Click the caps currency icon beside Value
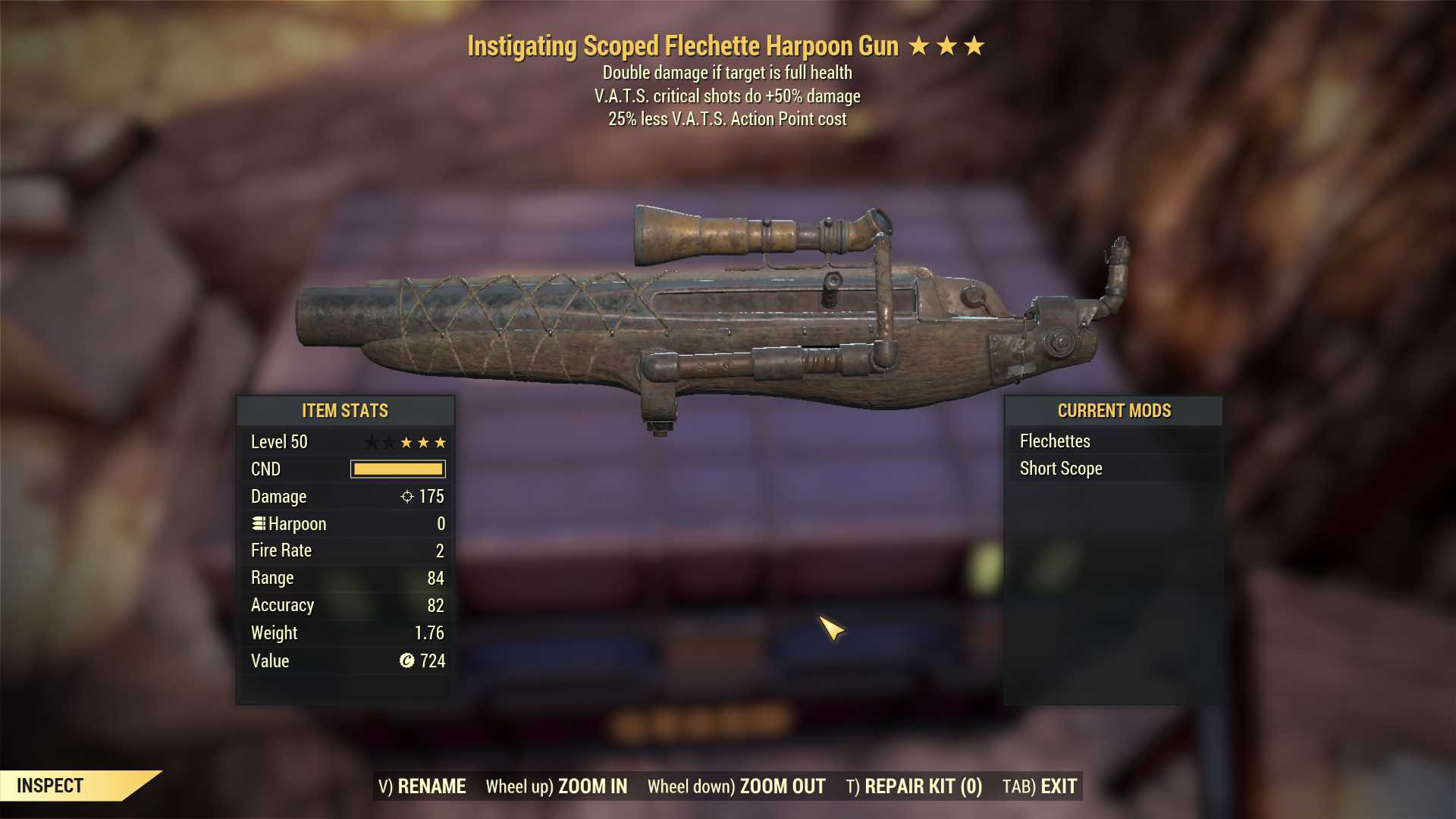1456x819 pixels. (408, 661)
